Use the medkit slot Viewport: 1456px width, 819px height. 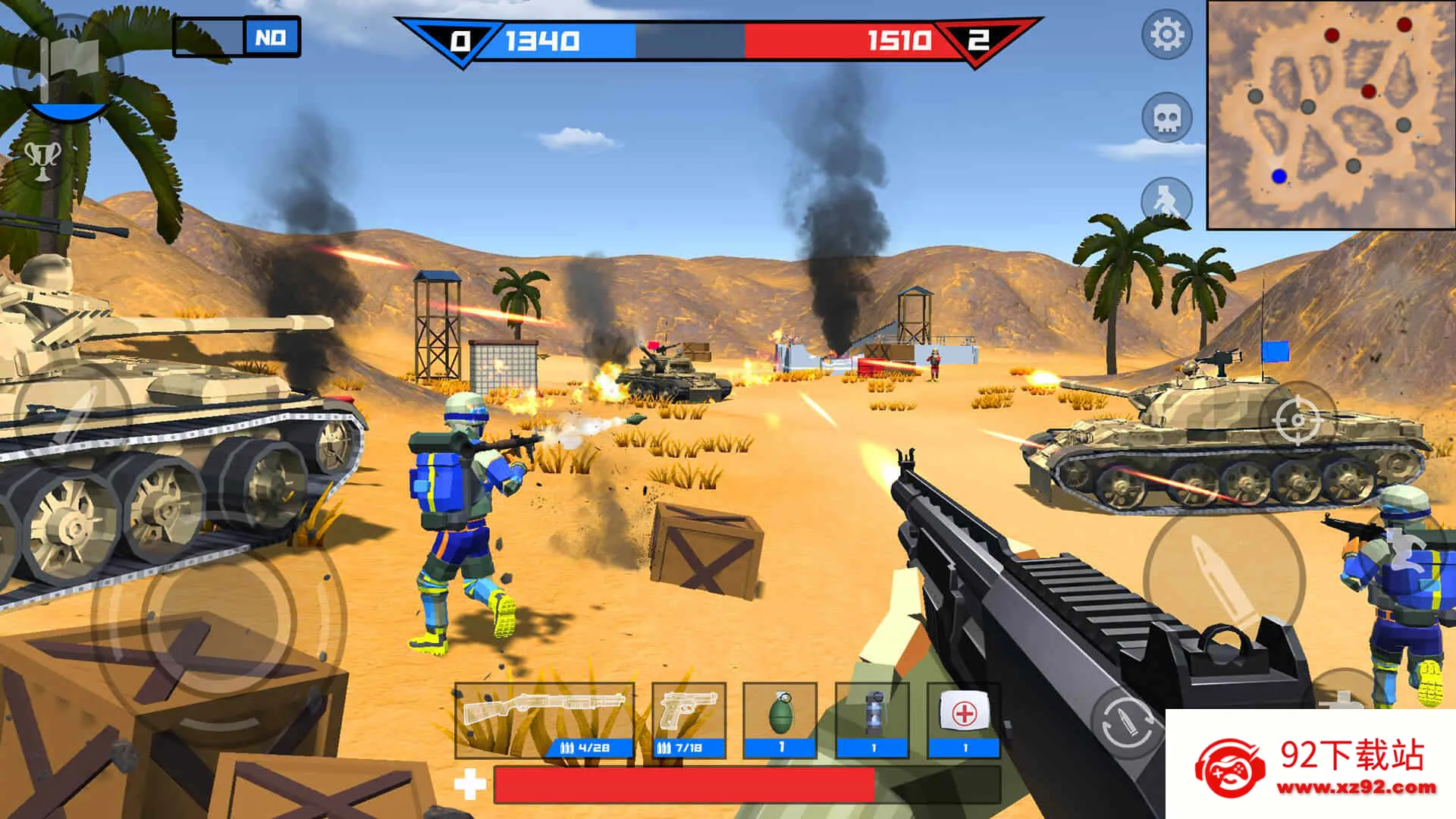tap(964, 720)
